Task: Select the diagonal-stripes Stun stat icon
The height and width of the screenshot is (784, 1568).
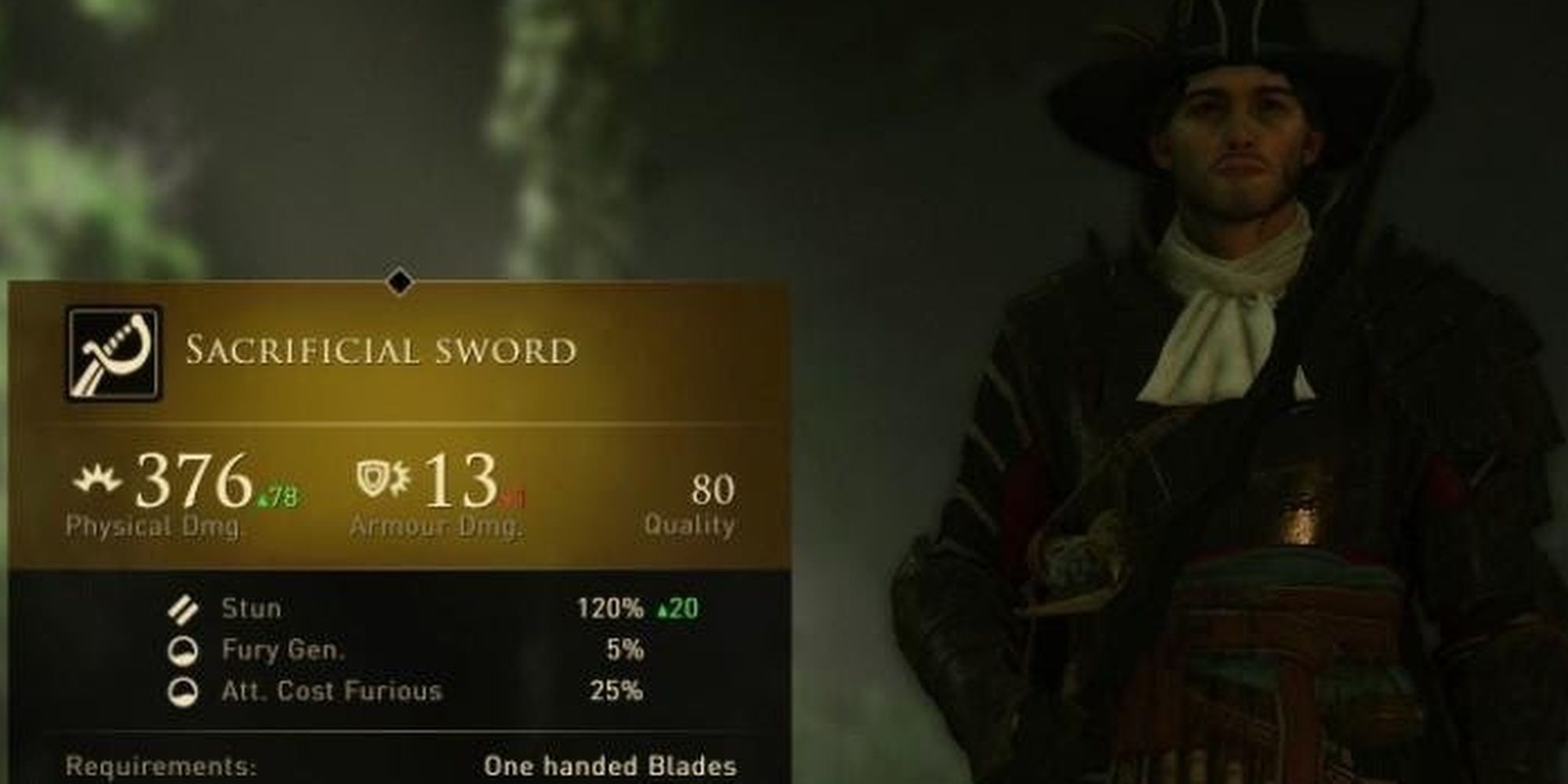Action: [183, 608]
